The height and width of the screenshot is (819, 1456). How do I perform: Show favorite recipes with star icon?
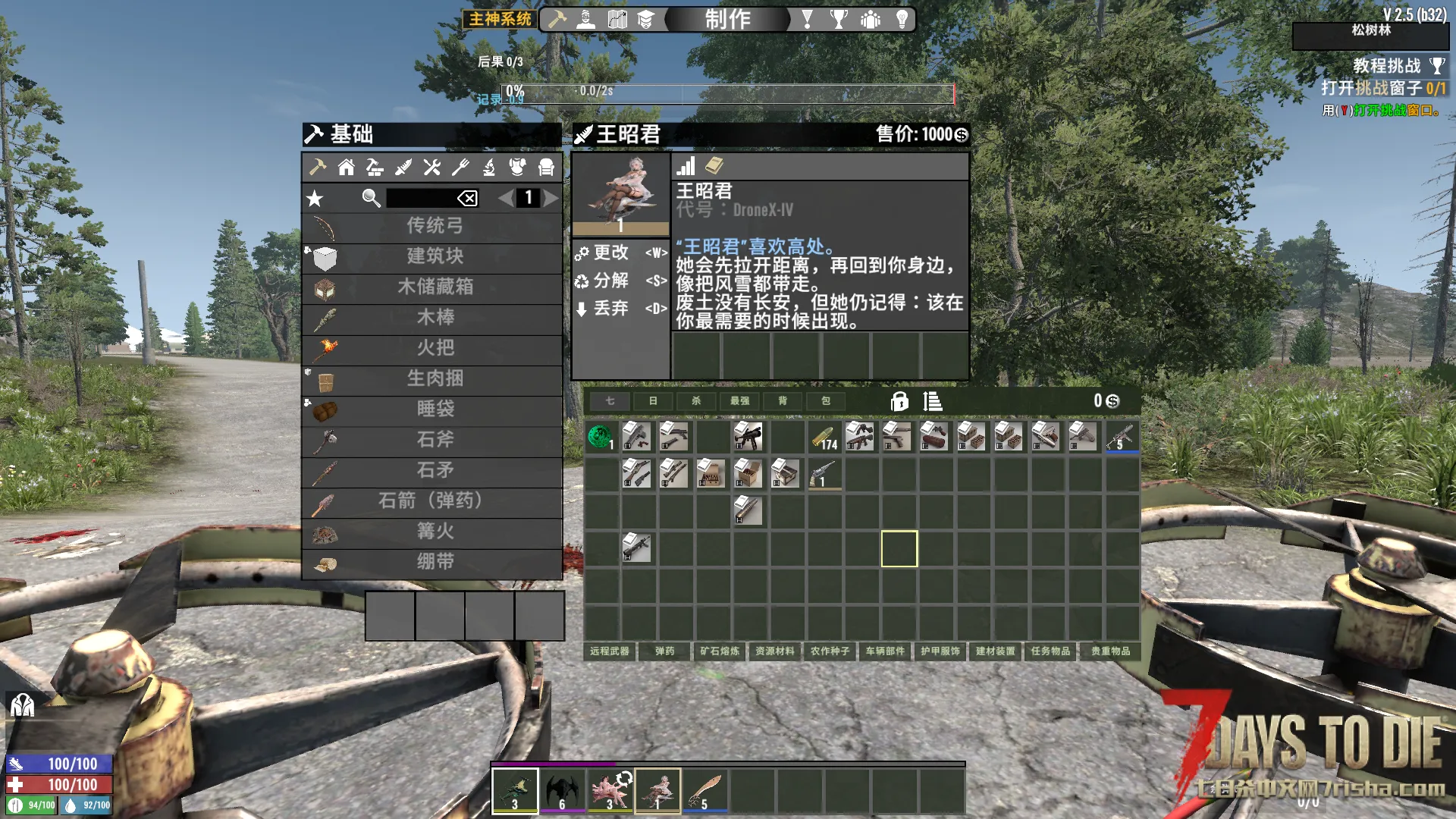[315, 199]
